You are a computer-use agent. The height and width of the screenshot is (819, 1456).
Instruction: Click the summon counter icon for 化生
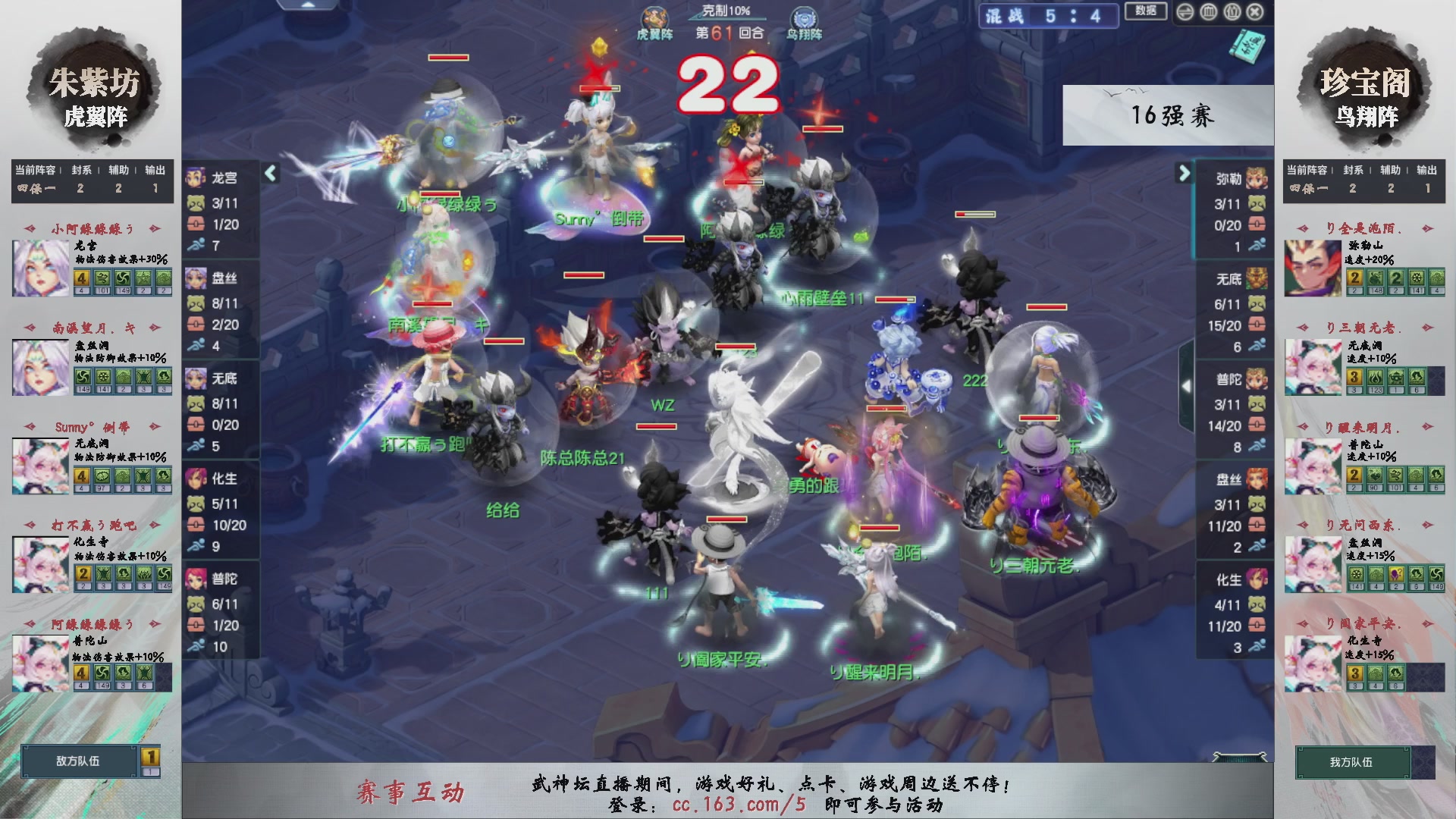[196, 502]
